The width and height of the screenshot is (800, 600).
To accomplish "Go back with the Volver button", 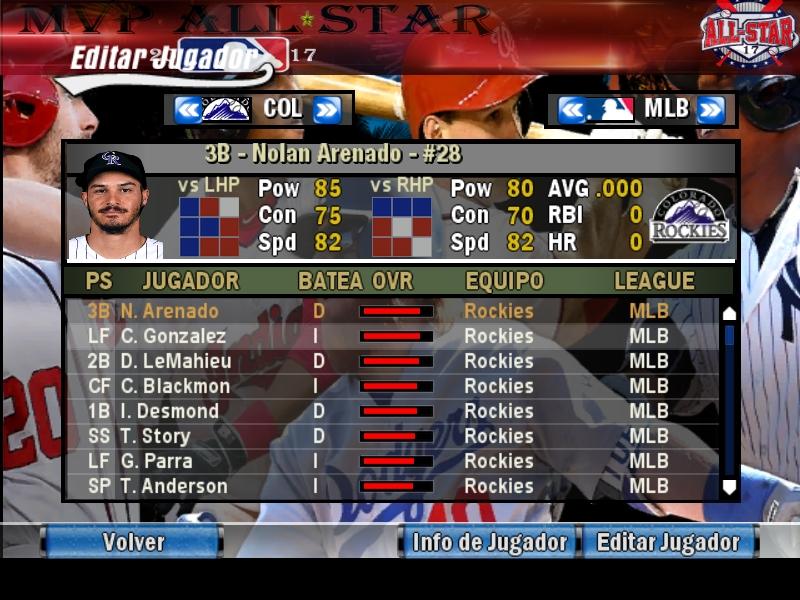I will pos(132,542).
